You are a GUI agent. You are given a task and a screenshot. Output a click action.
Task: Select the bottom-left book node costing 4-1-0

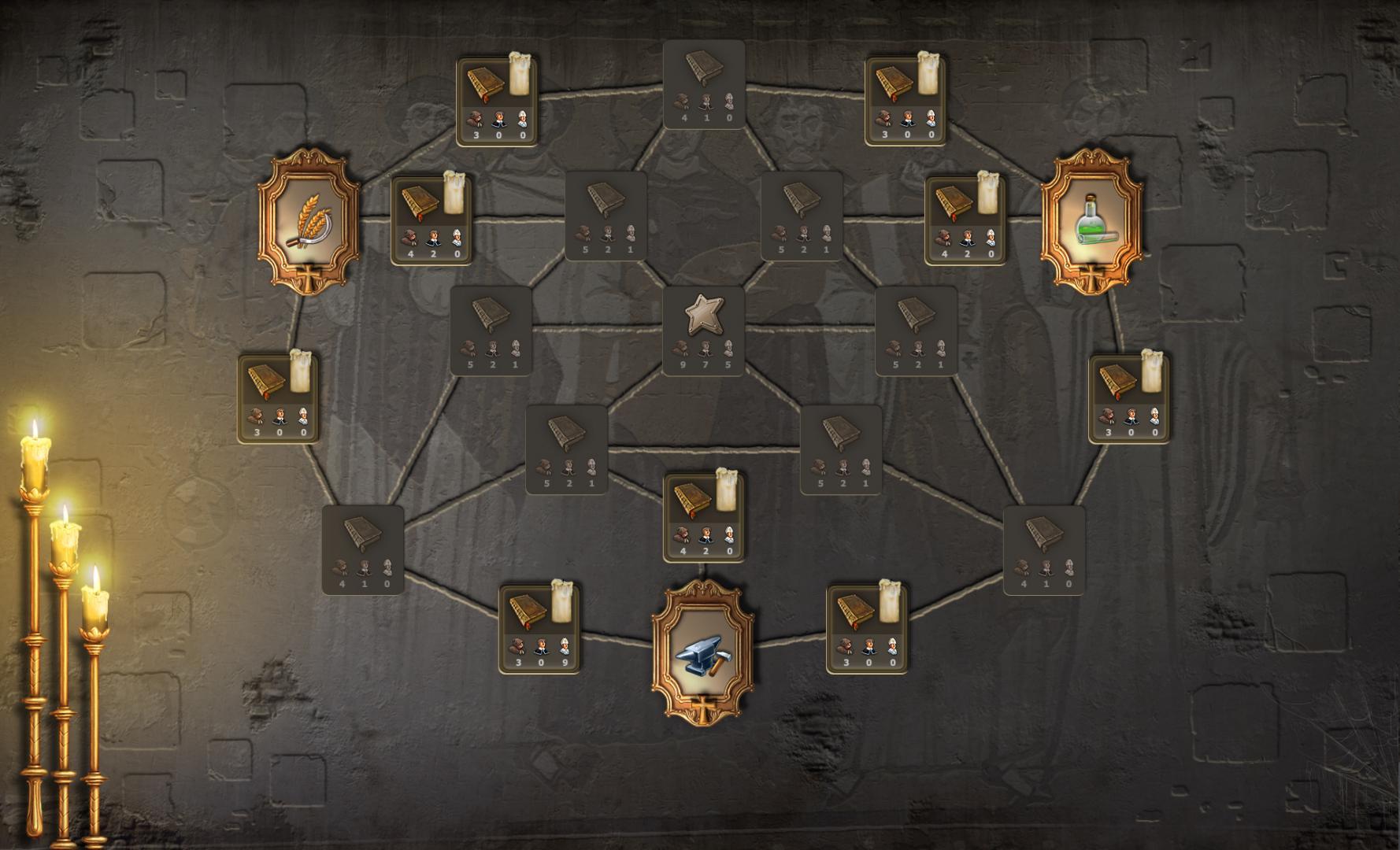tap(364, 551)
